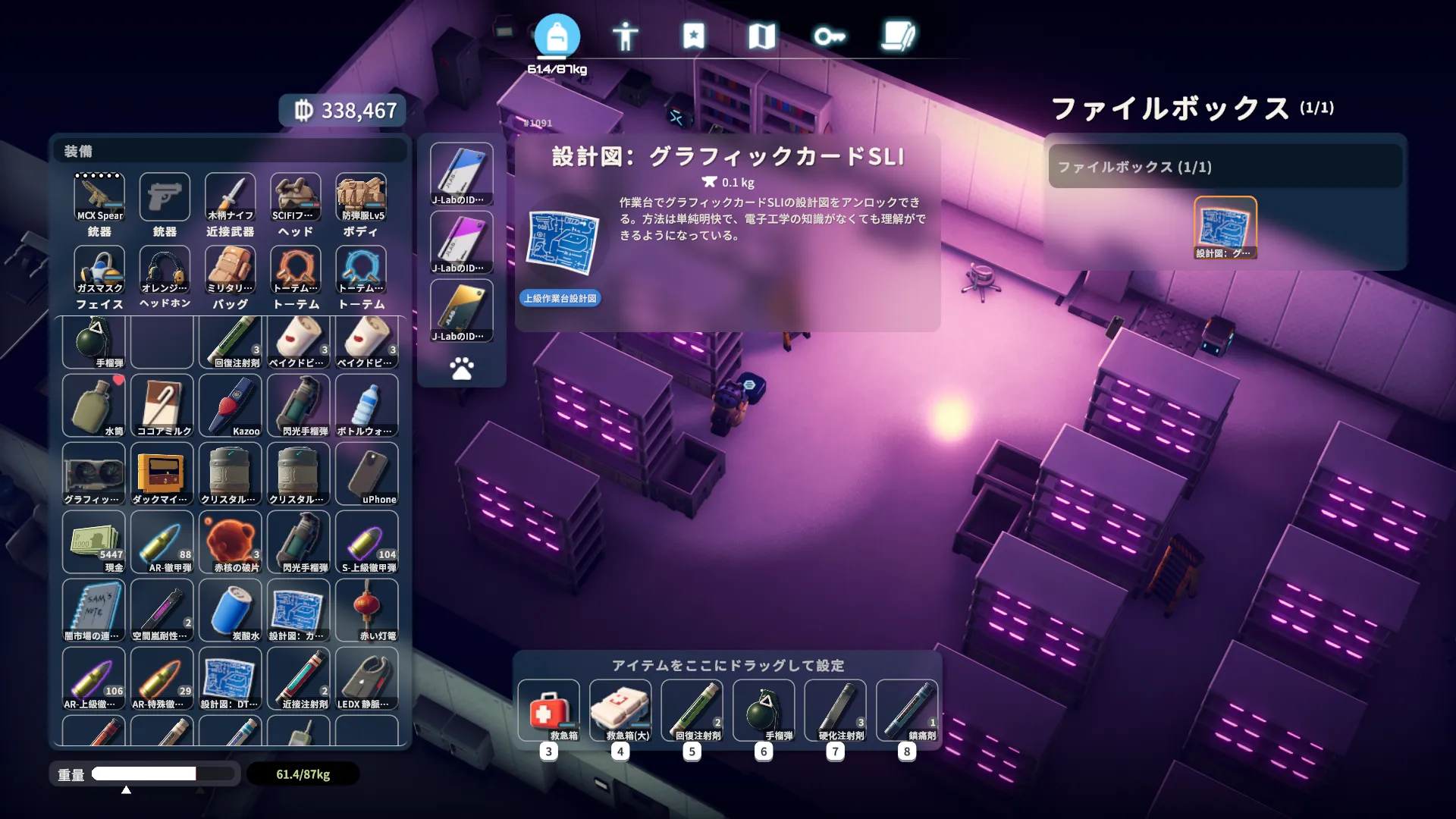Open the backpack inventory tab
This screenshot has height=819, width=1456.
557,36
